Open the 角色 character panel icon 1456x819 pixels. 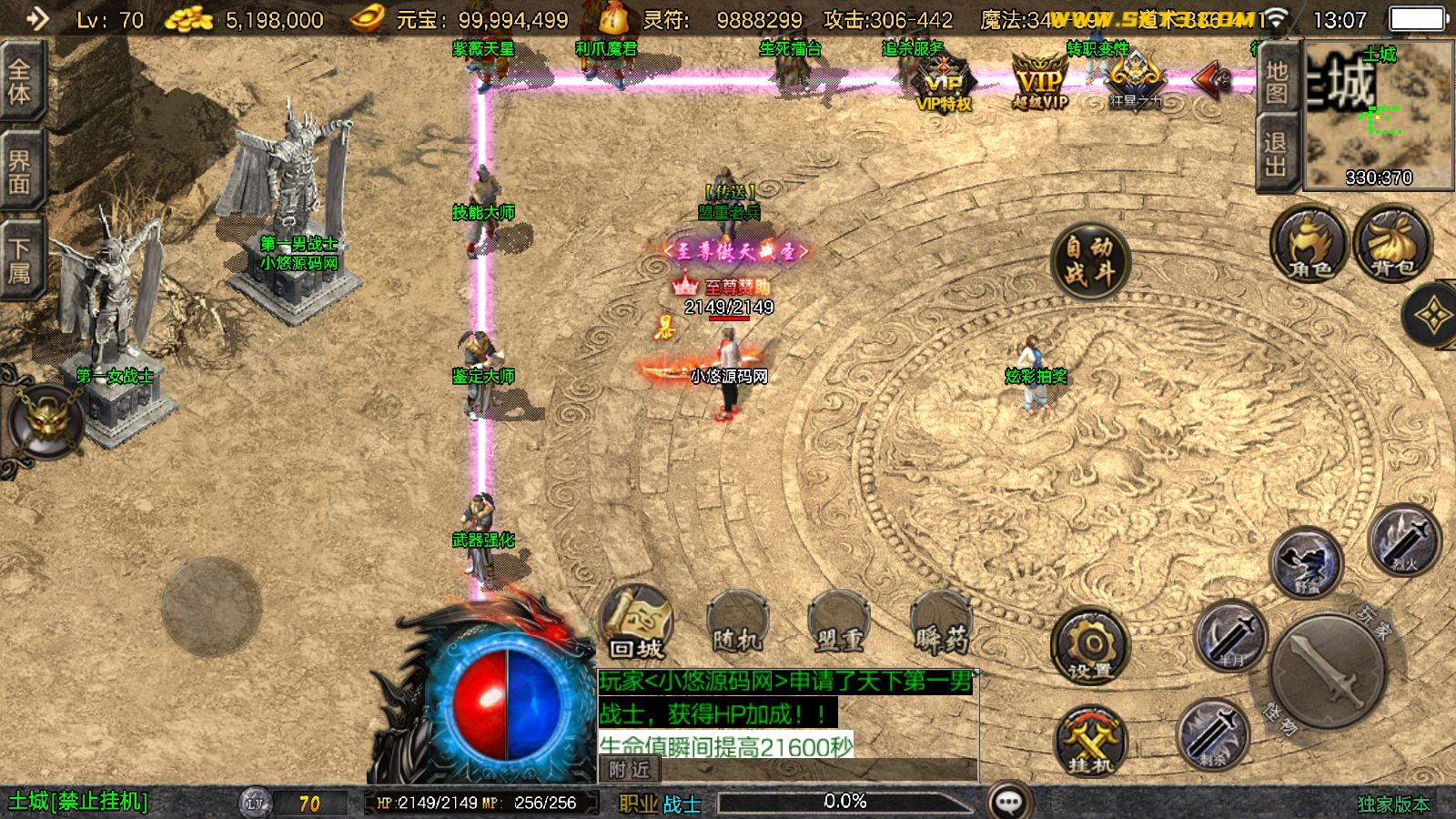(x=1308, y=246)
